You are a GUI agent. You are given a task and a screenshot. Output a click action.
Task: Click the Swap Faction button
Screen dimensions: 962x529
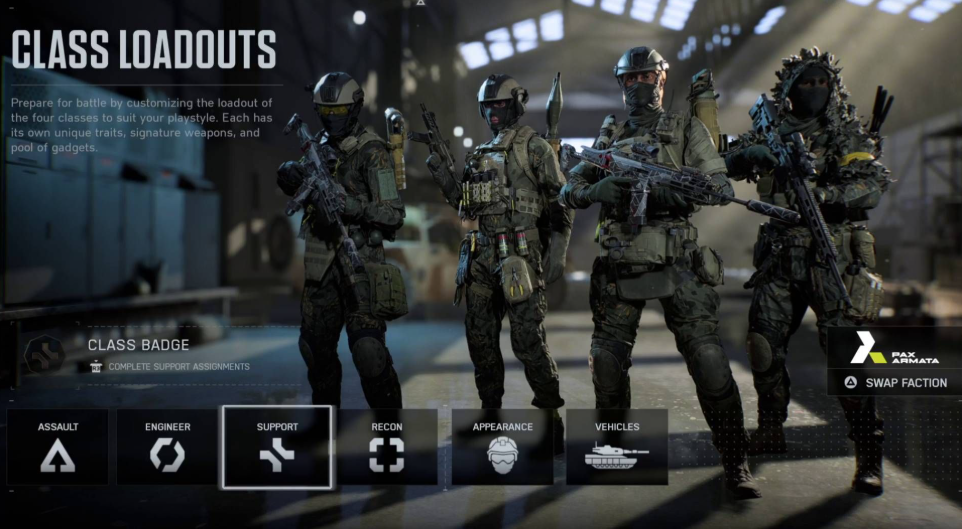coord(895,382)
